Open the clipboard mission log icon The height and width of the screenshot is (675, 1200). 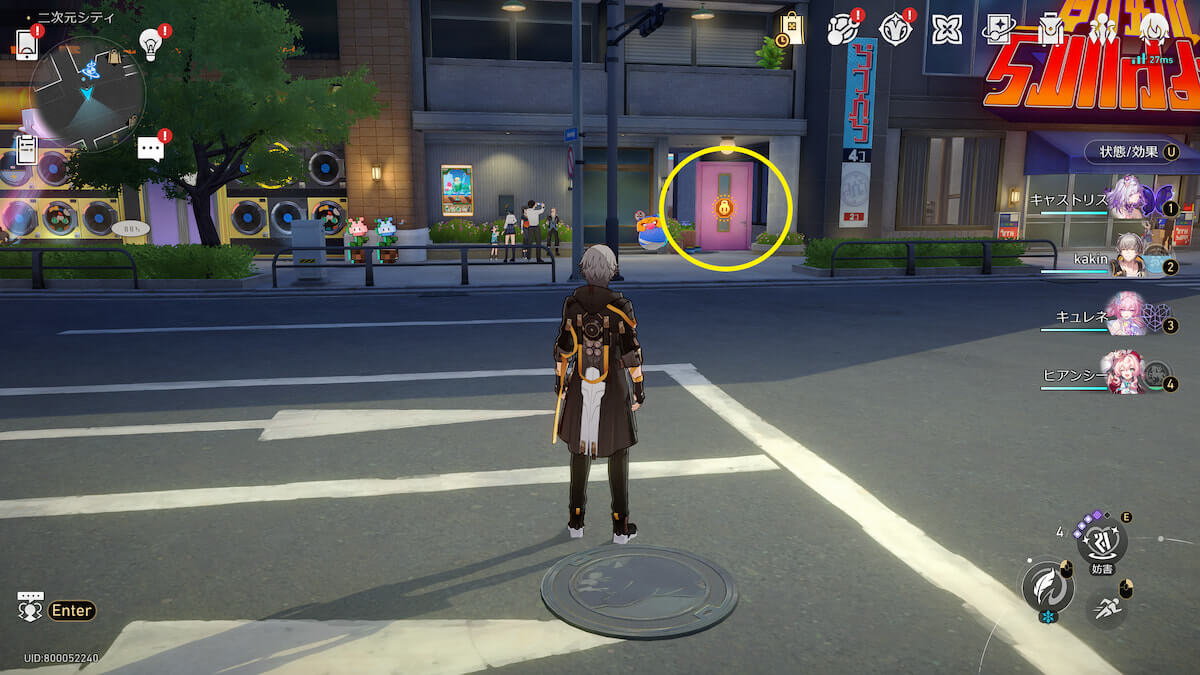coord(27,150)
